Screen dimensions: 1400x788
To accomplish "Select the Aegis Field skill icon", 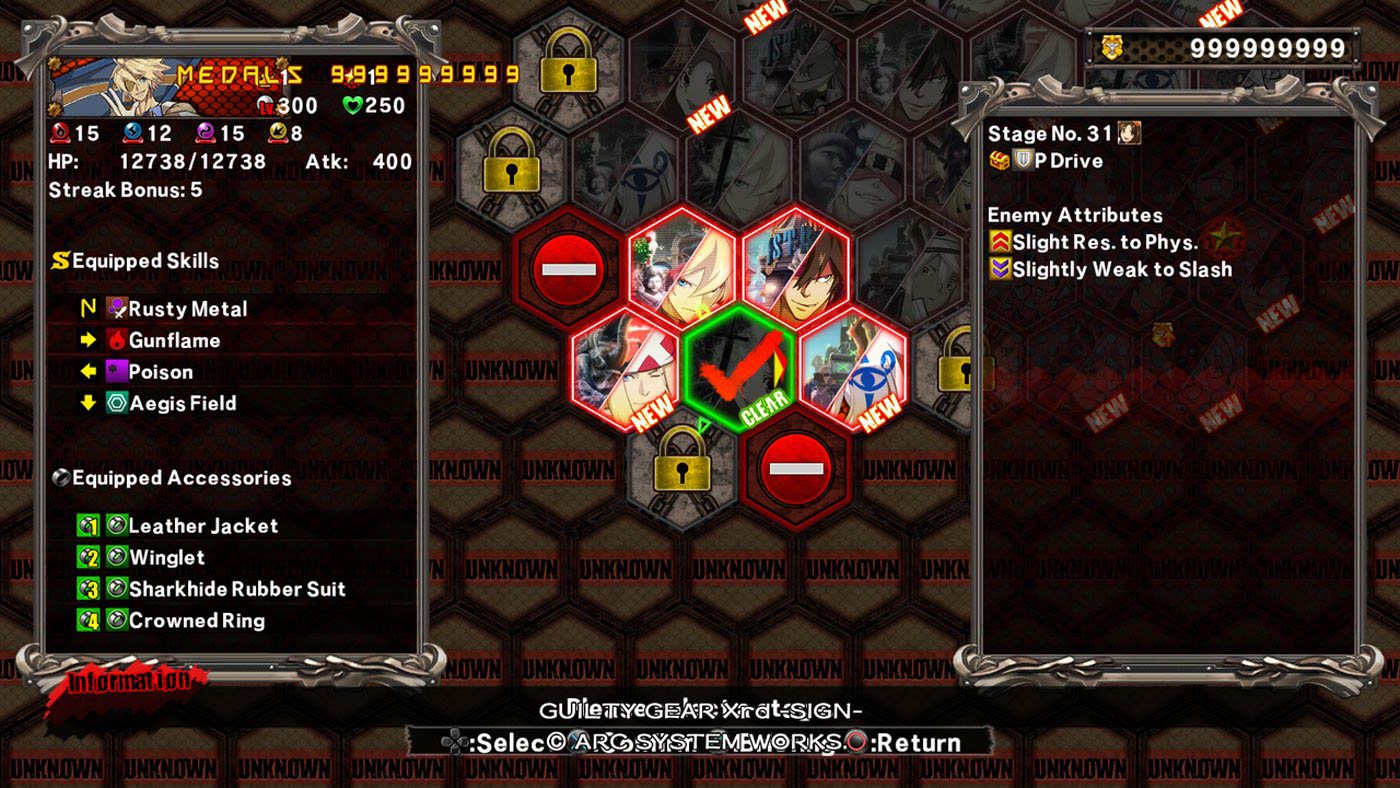I will pos(115,403).
